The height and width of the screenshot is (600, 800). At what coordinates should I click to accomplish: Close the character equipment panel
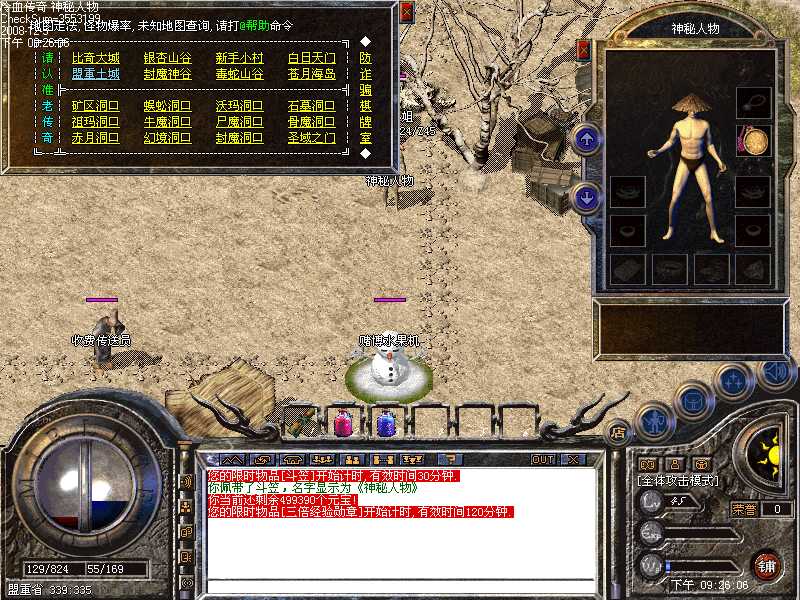[584, 48]
